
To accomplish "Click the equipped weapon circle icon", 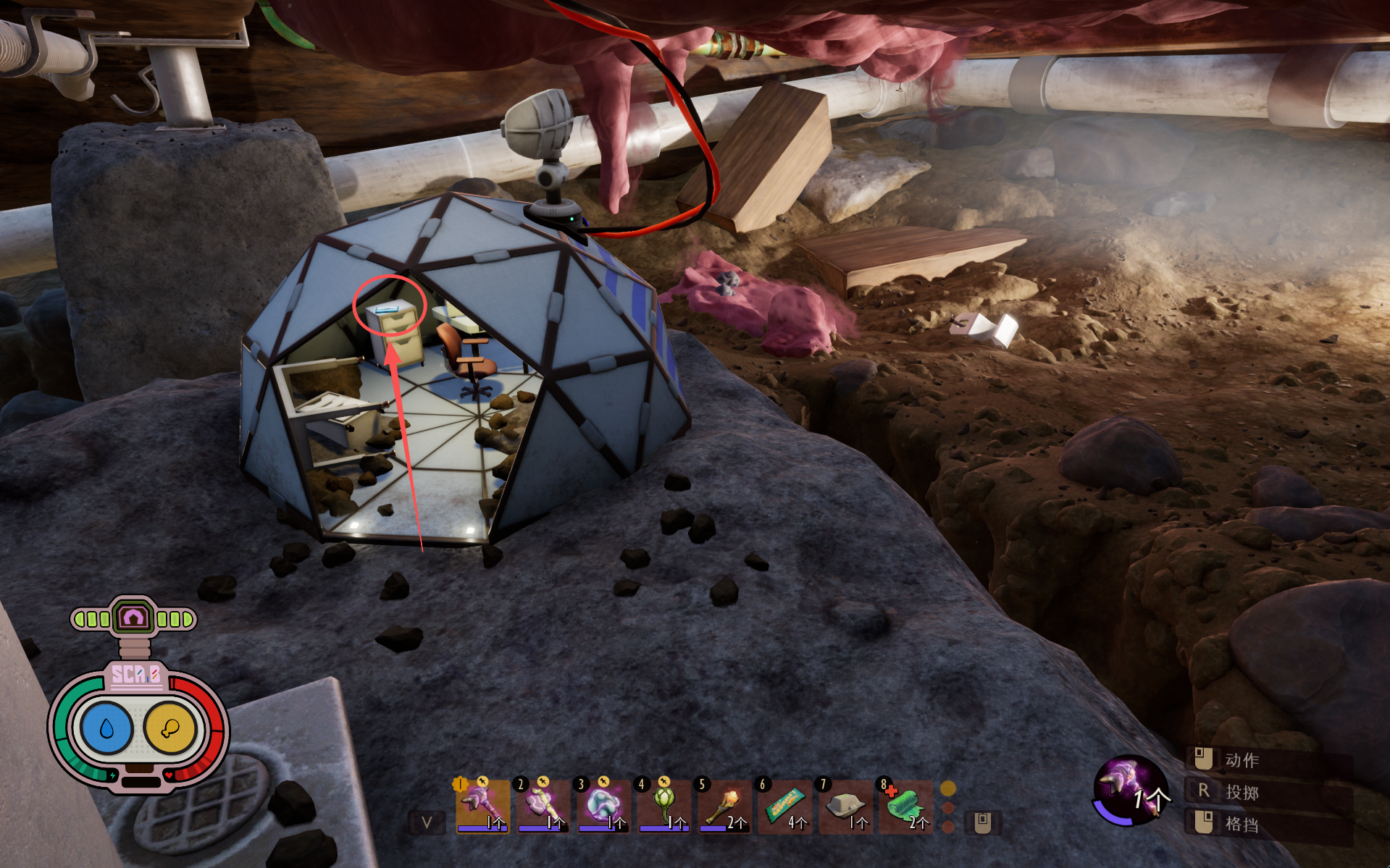I will (1129, 791).
